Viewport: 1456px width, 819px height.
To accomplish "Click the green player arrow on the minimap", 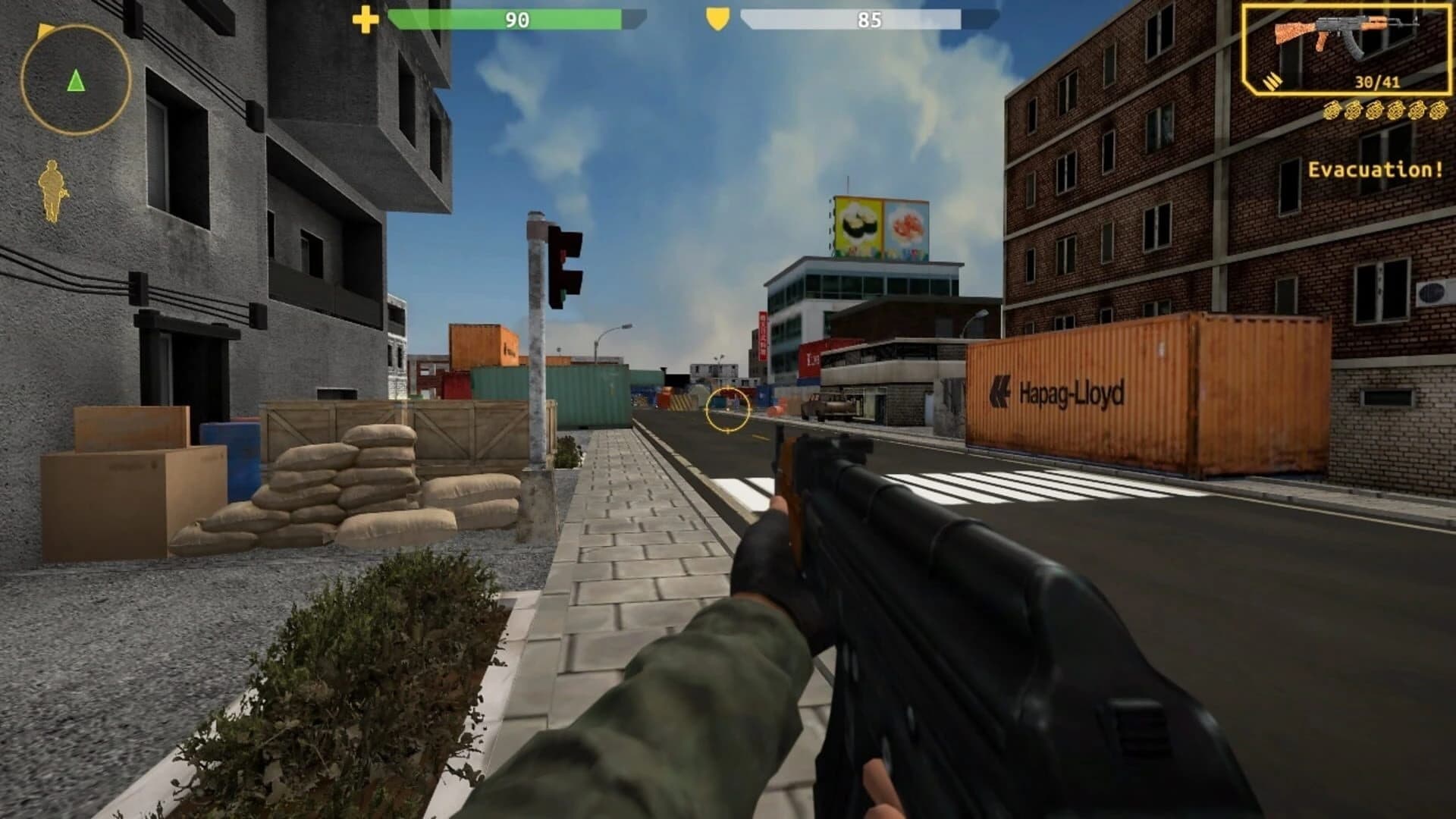I will tap(76, 80).
